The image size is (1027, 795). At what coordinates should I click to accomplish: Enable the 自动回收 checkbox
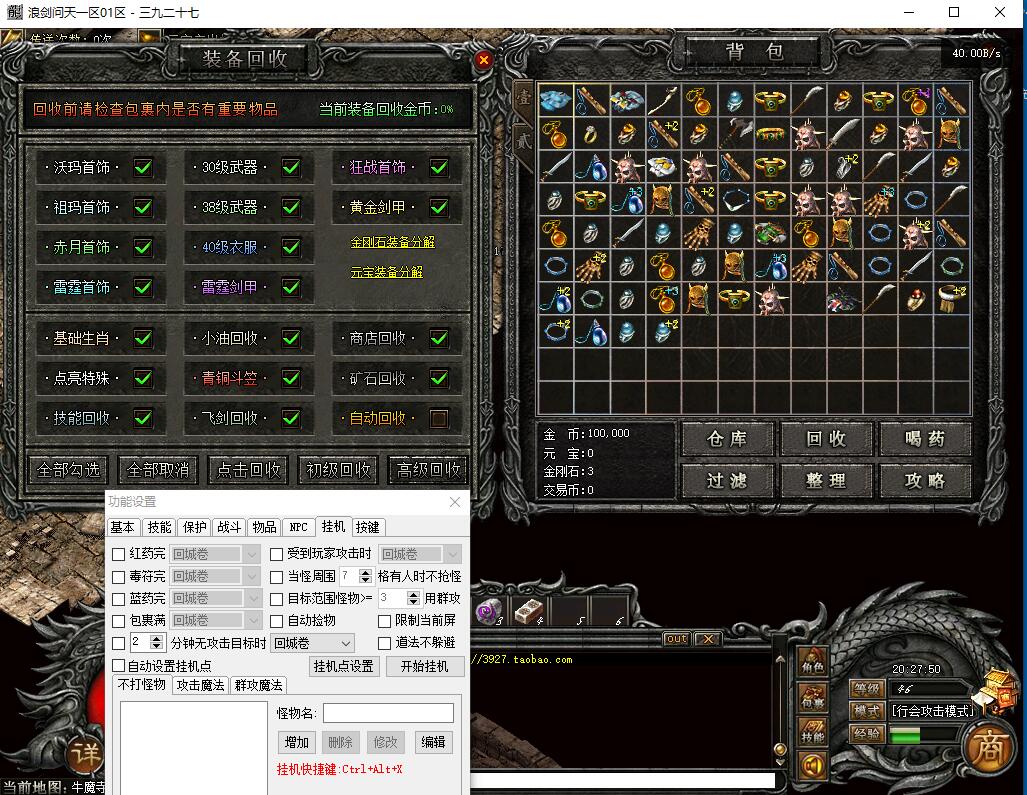coord(439,418)
